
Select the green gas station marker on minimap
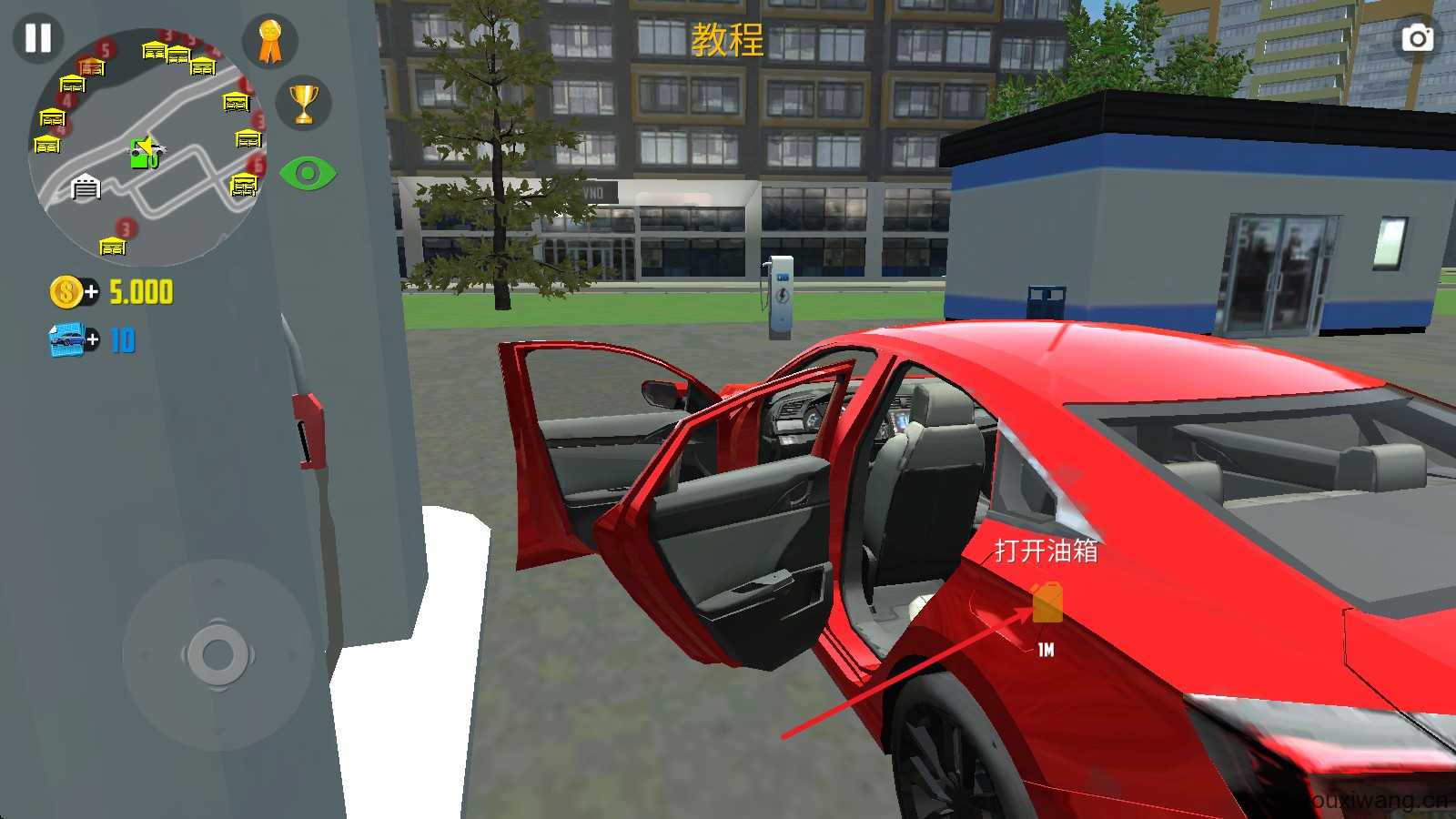tap(142, 154)
